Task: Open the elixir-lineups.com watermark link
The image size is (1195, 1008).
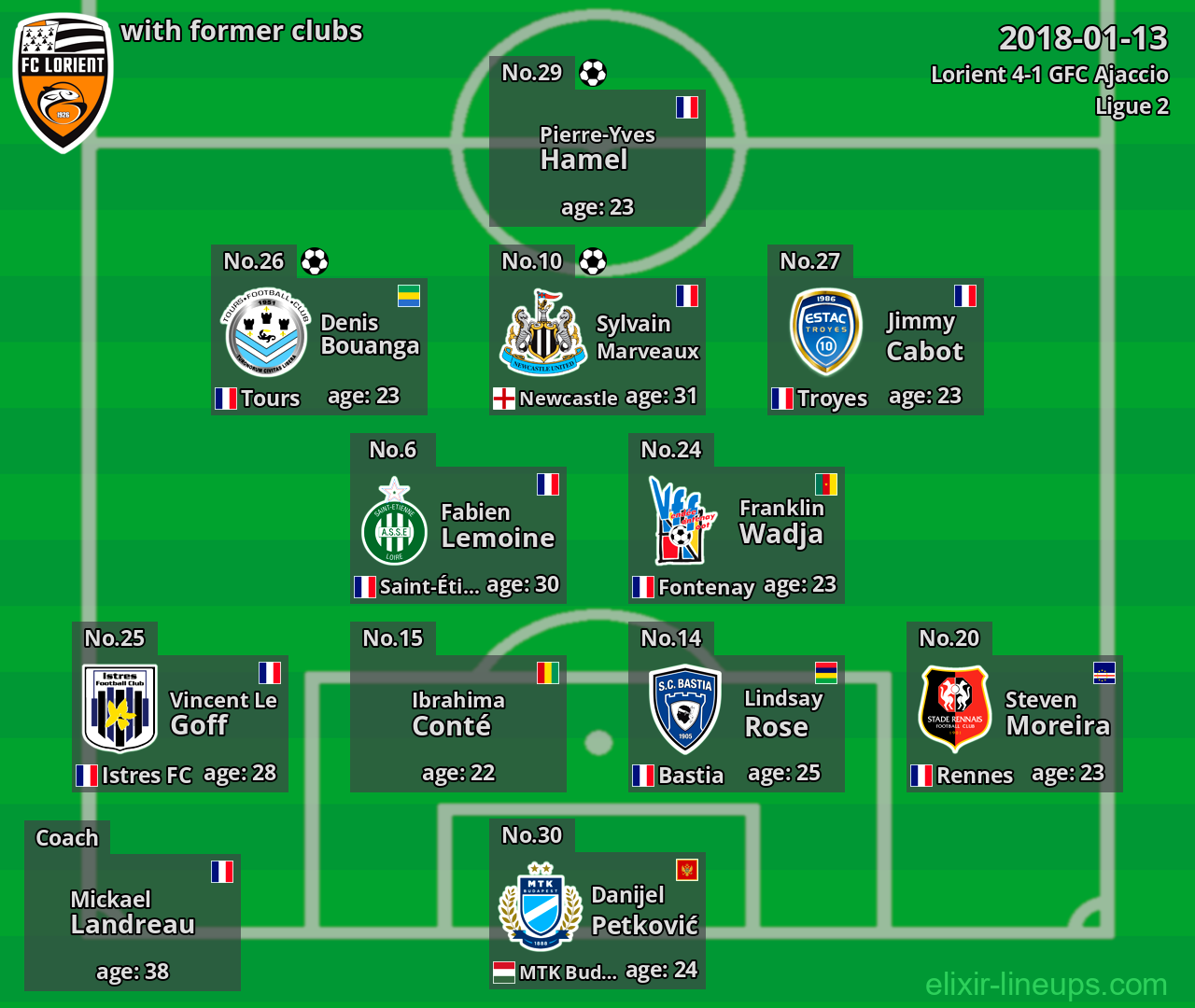Action: pos(1046,984)
